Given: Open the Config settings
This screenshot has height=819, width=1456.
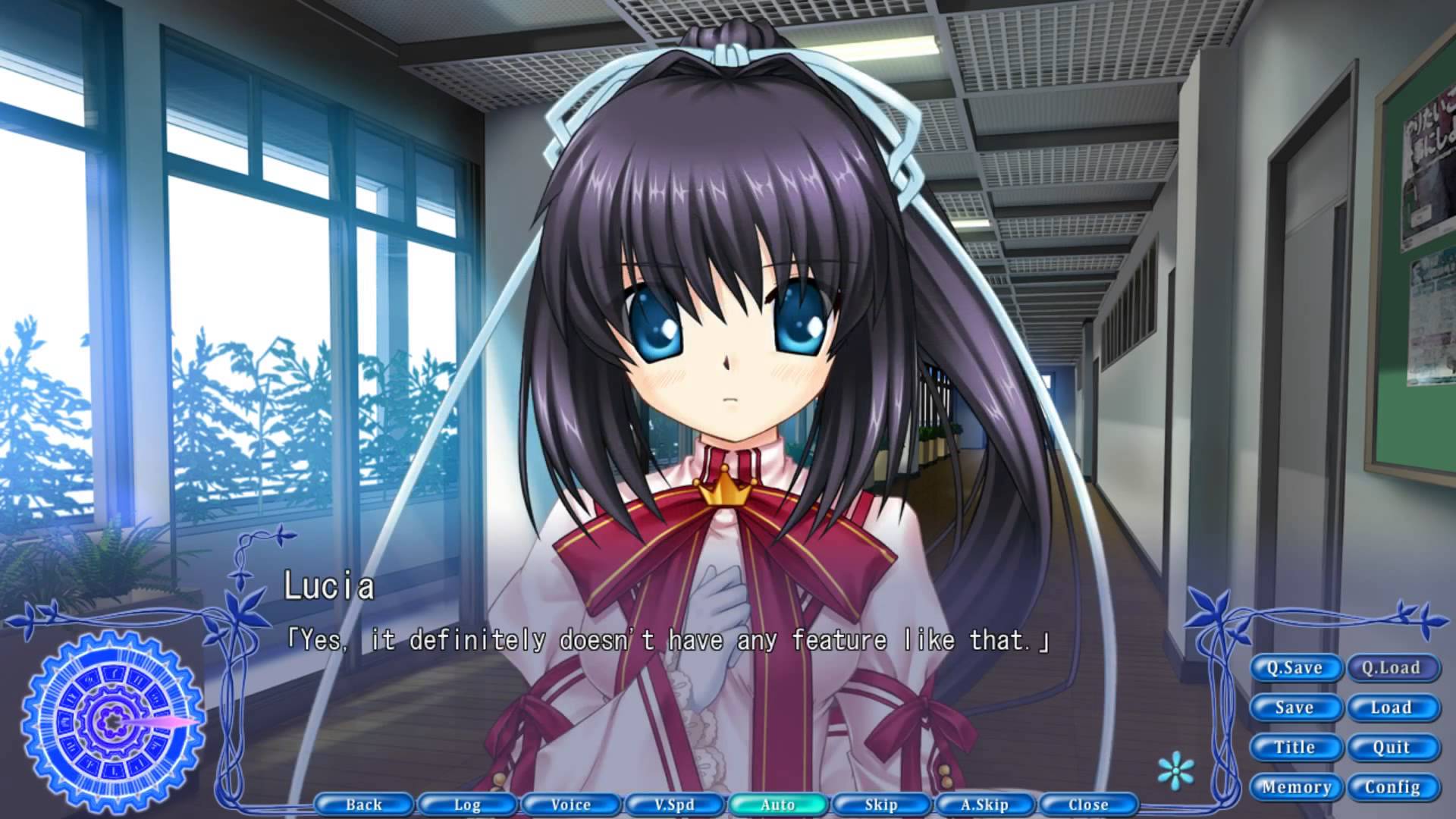Looking at the screenshot, I should (1392, 788).
